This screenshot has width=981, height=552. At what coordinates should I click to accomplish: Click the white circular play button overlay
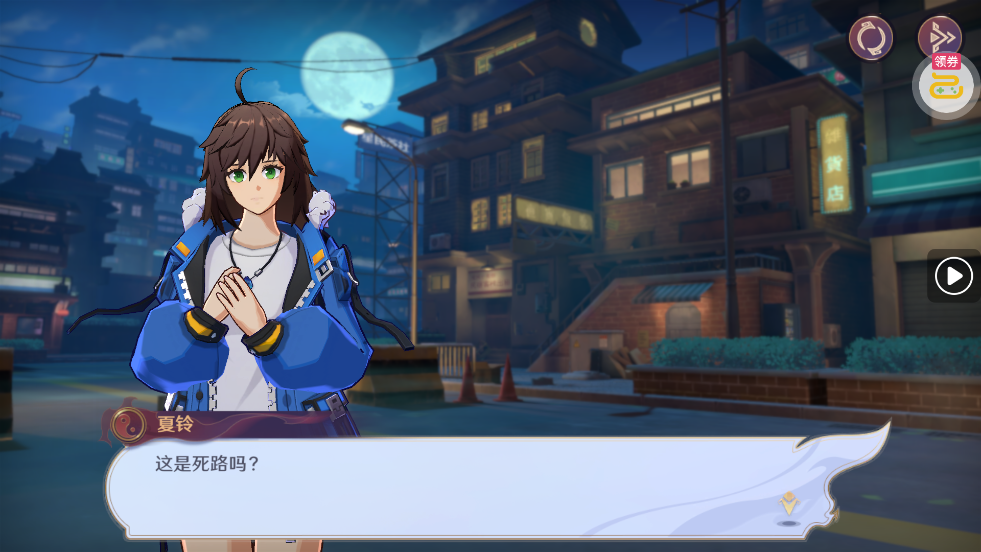pyautogui.click(x=954, y=276)
